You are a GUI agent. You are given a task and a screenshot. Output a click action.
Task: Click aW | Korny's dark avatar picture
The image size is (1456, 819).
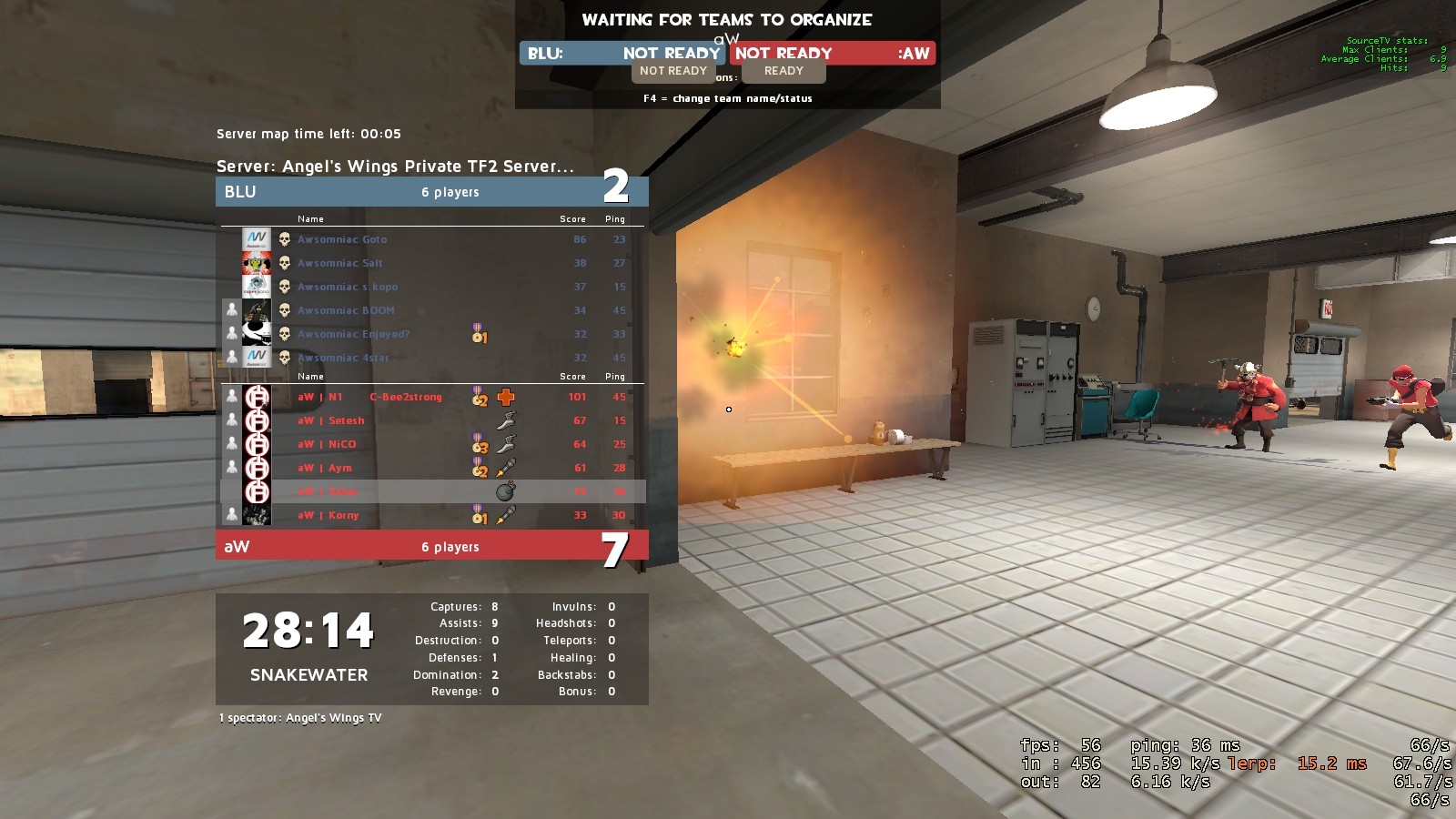(x=257, y=515)
